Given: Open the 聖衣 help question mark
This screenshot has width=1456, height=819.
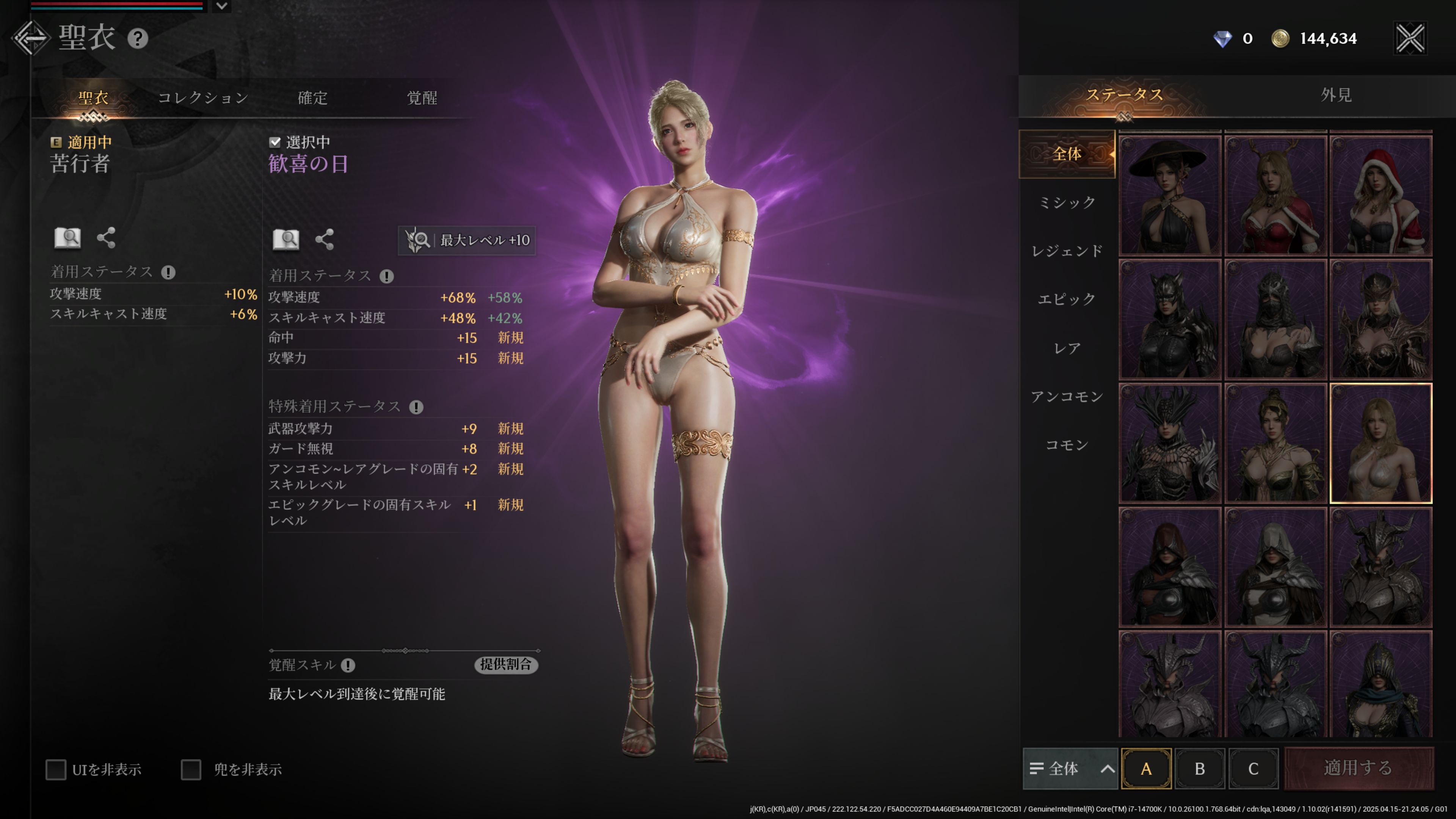Looking at the screenshot, I should coord(137,38).
